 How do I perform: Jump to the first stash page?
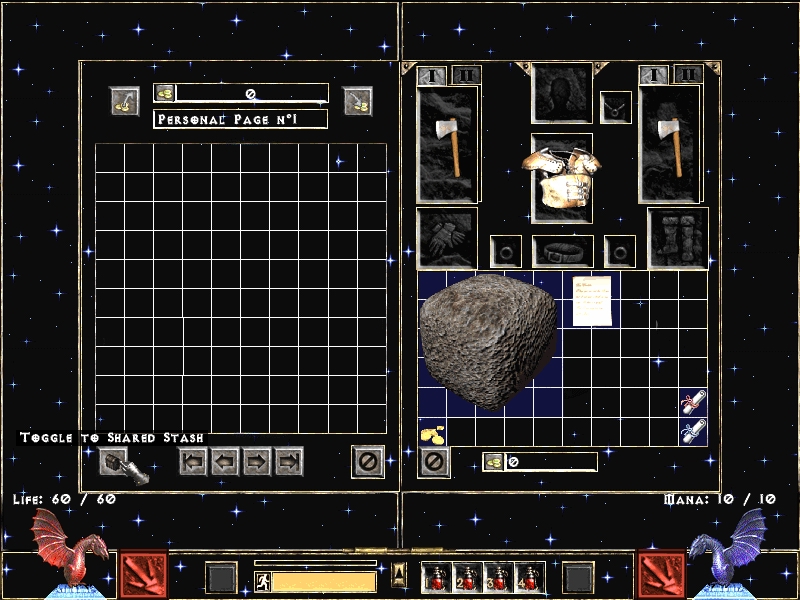(192, 462)
